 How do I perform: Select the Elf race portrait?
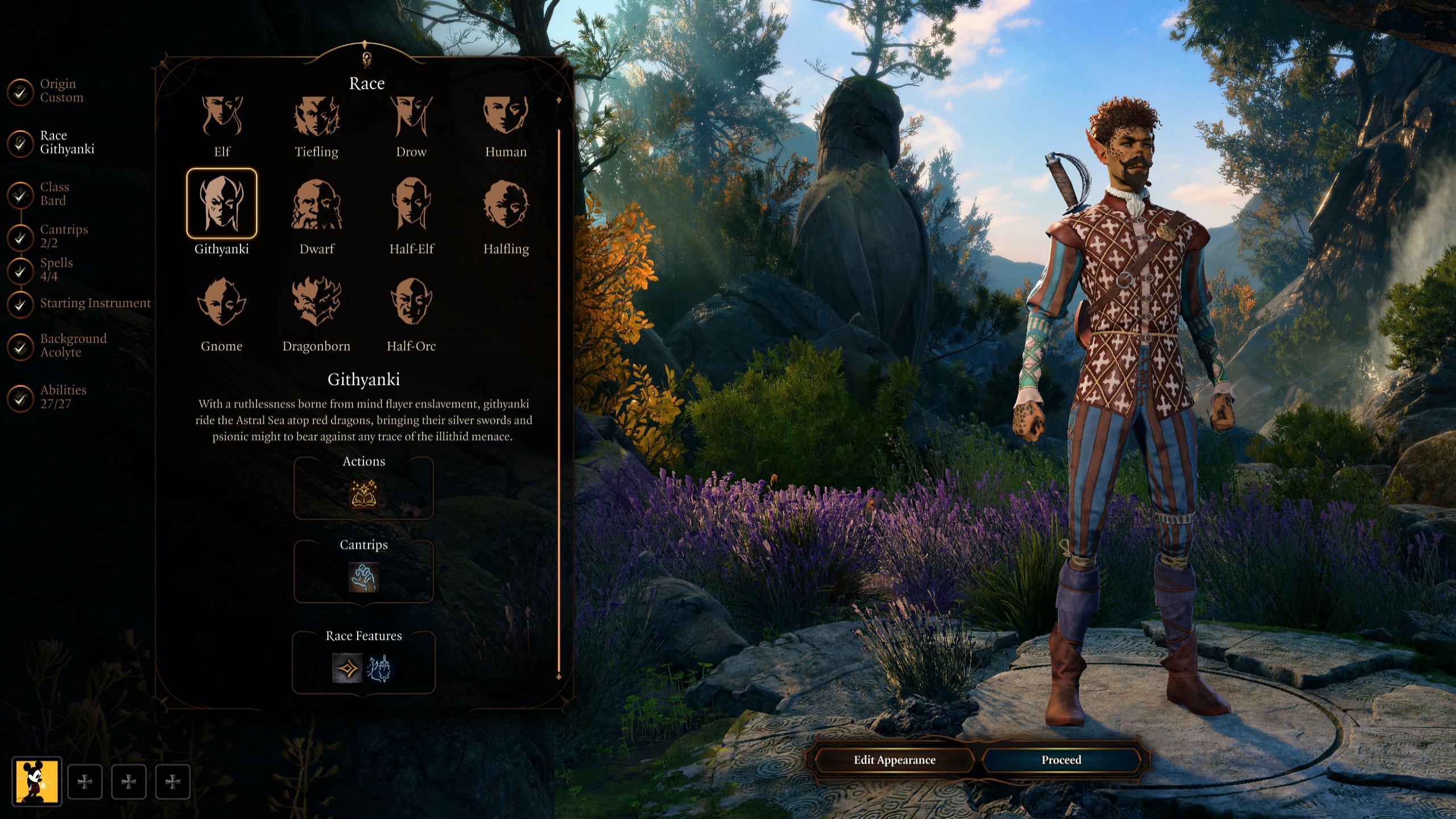221,117
